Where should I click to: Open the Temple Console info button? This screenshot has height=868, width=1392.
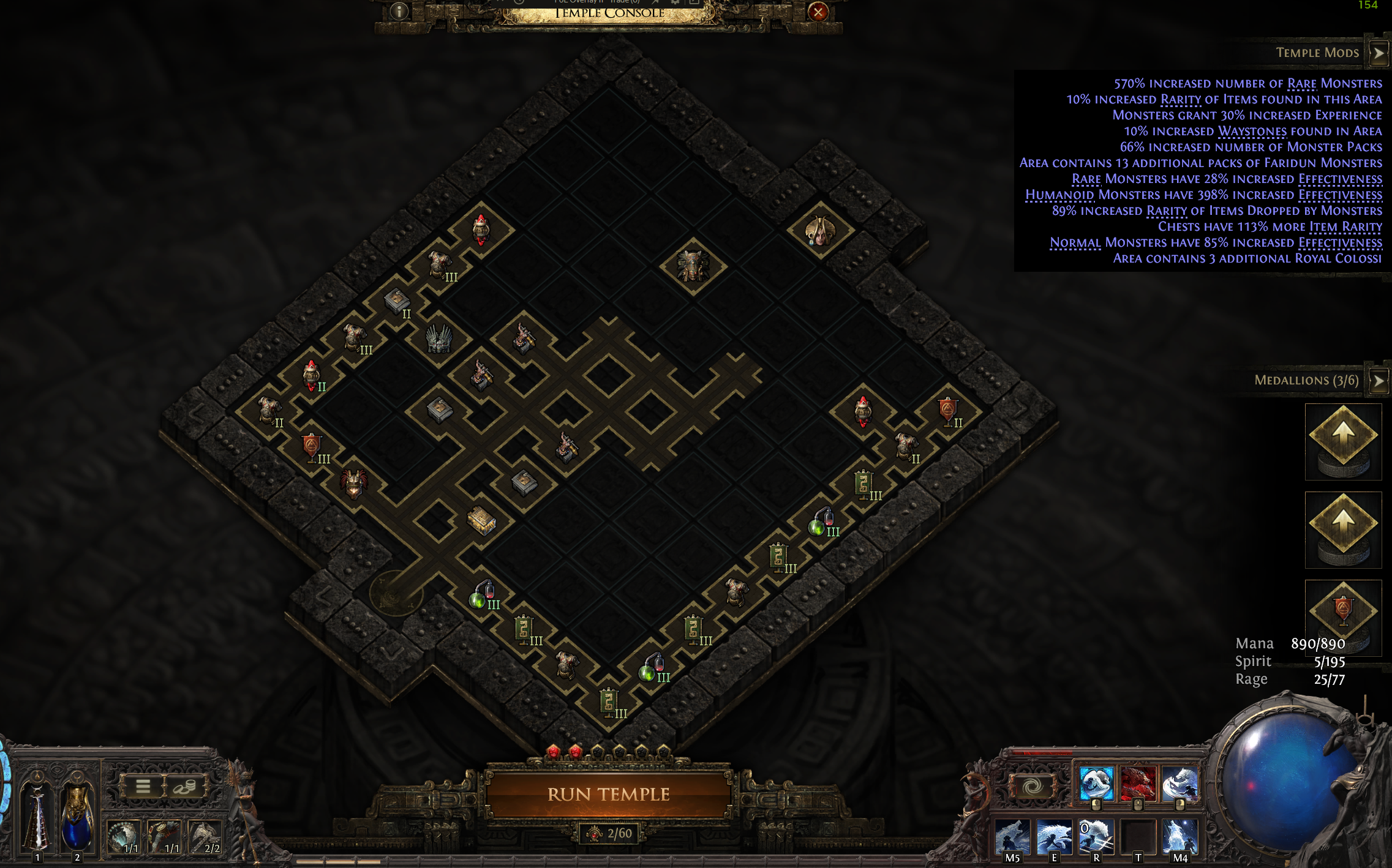(399, 12)
